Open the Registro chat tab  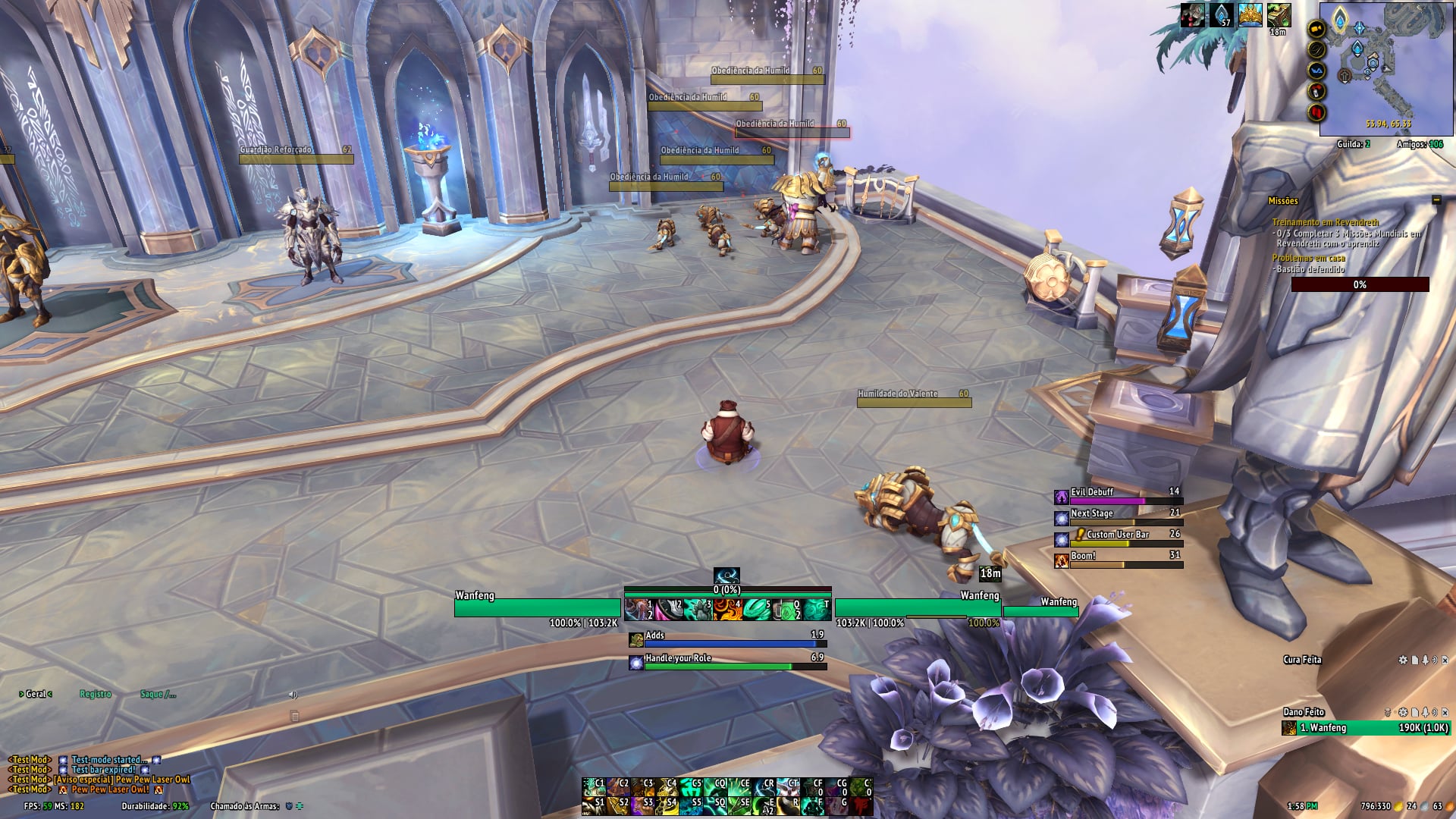coord(96,694)
